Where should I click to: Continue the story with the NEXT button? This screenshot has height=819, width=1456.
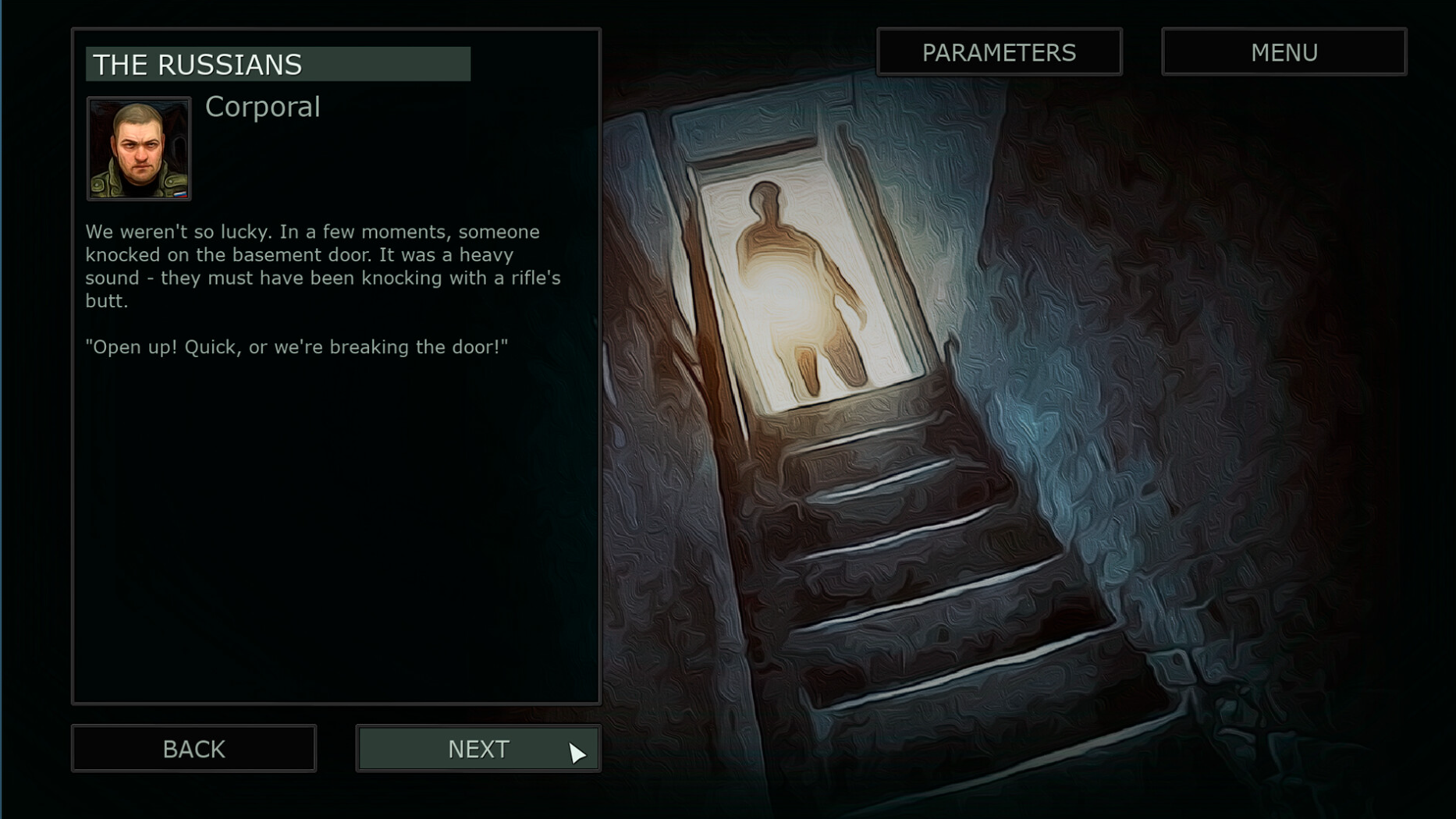click(478, 749)
